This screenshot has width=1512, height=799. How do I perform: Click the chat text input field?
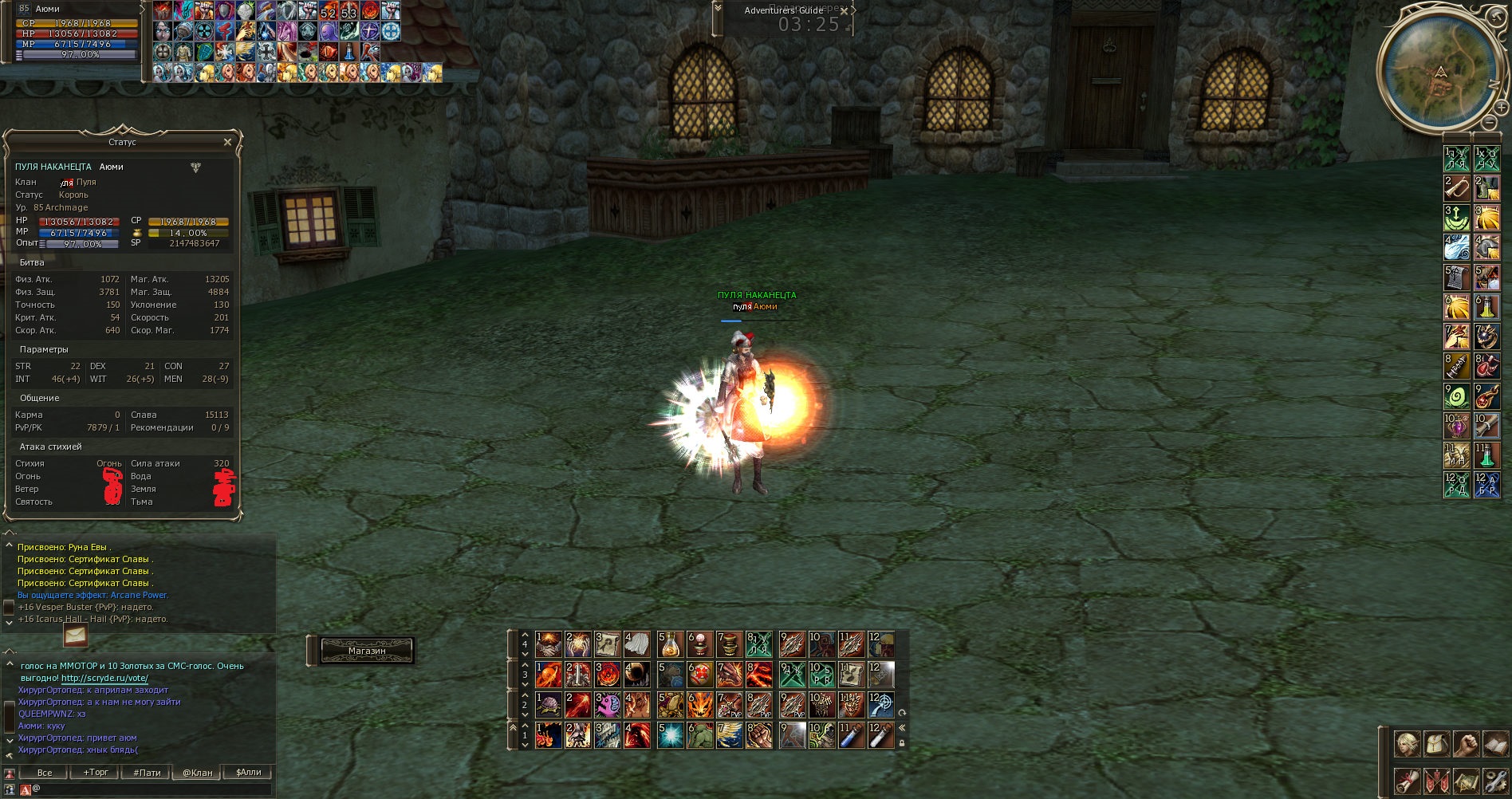pyautogui.click(x=152, y=789)
